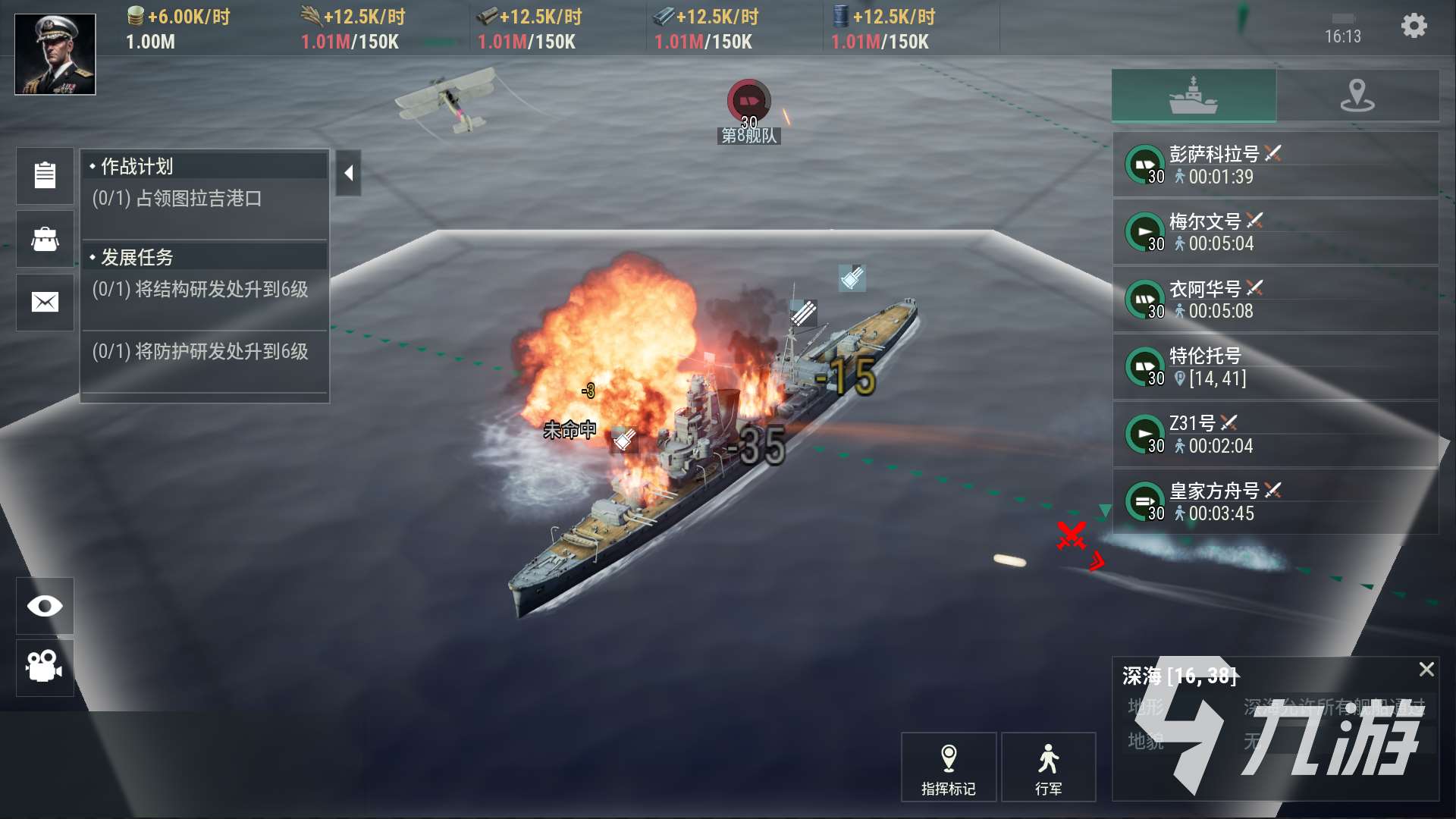Collapse the mission panel with the arrow
This screenshot has height=819, width=1456.
(x=348, y=174)
